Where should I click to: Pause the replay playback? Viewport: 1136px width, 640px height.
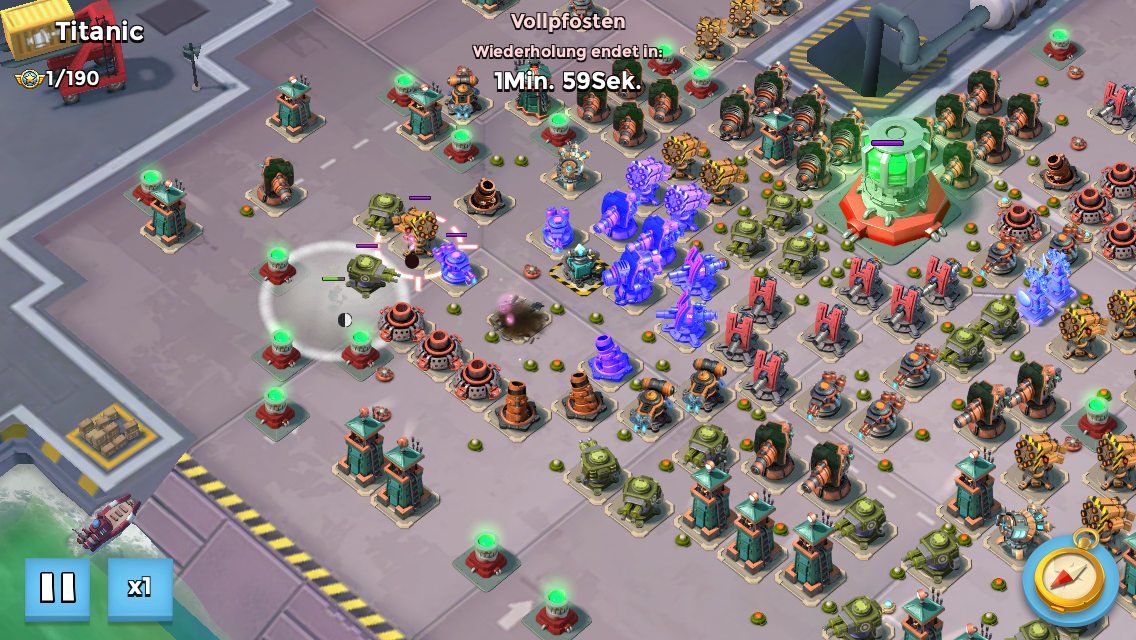click(57, 588)
